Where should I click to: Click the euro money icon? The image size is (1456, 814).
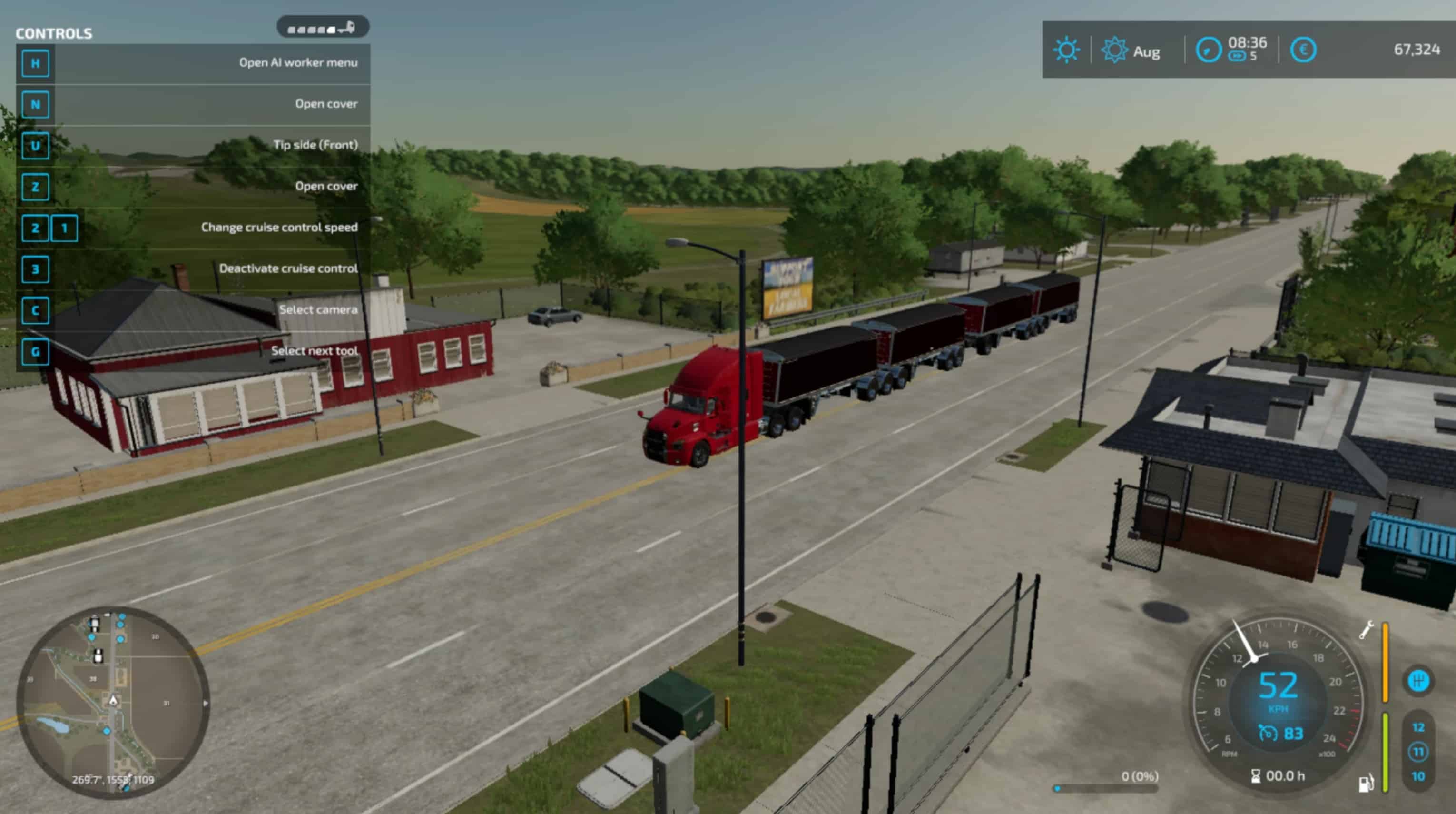[x=1303, y=50]
